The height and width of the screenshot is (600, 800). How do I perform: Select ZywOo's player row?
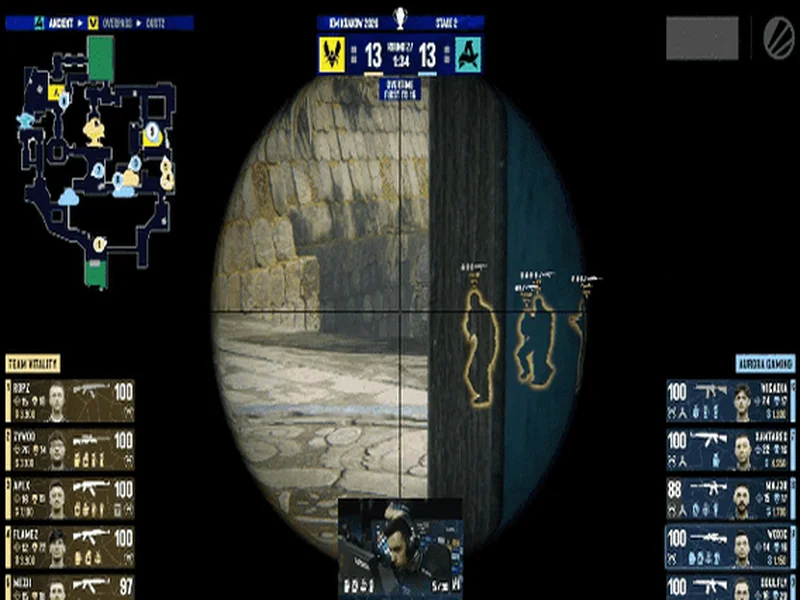(x=70, y=451)
